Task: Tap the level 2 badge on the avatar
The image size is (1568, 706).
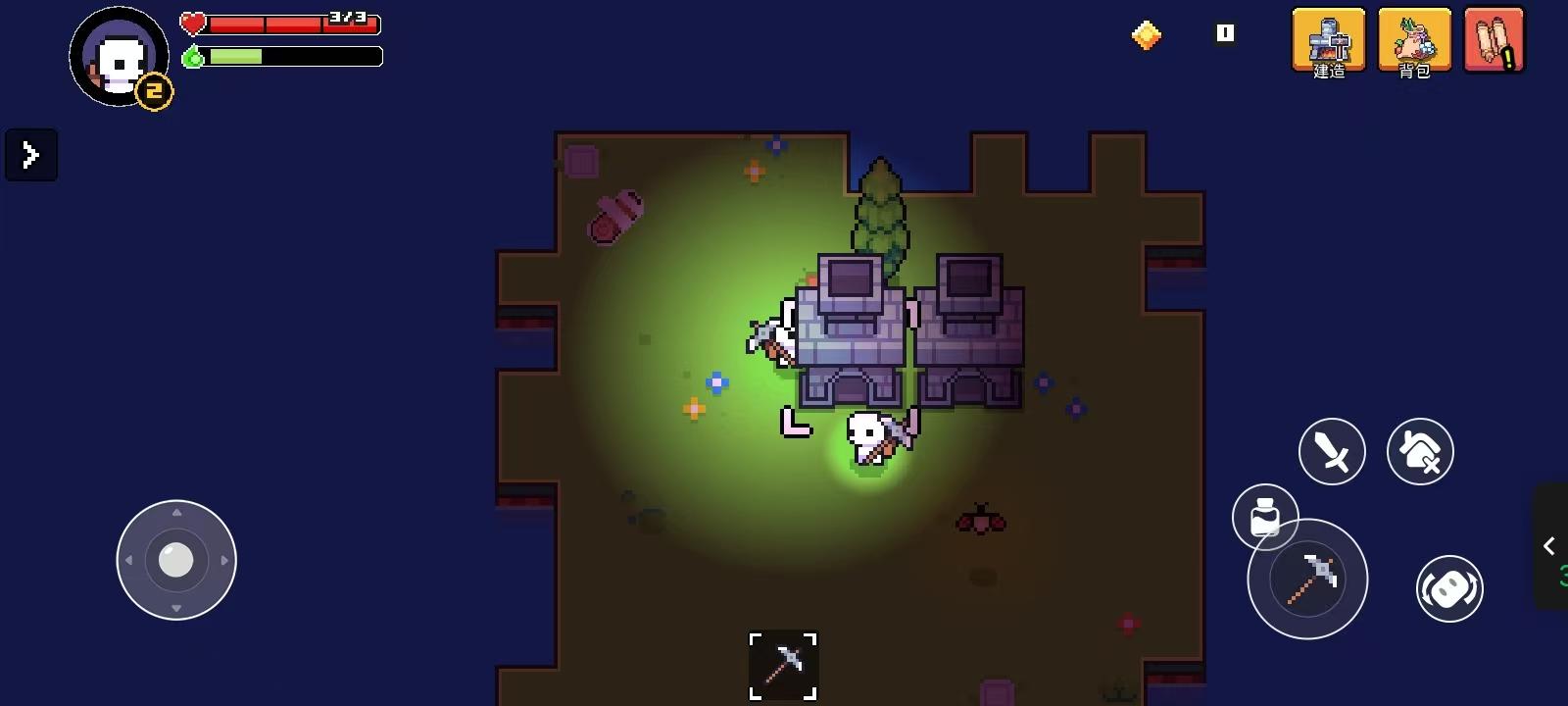Action: coord(155,91)
